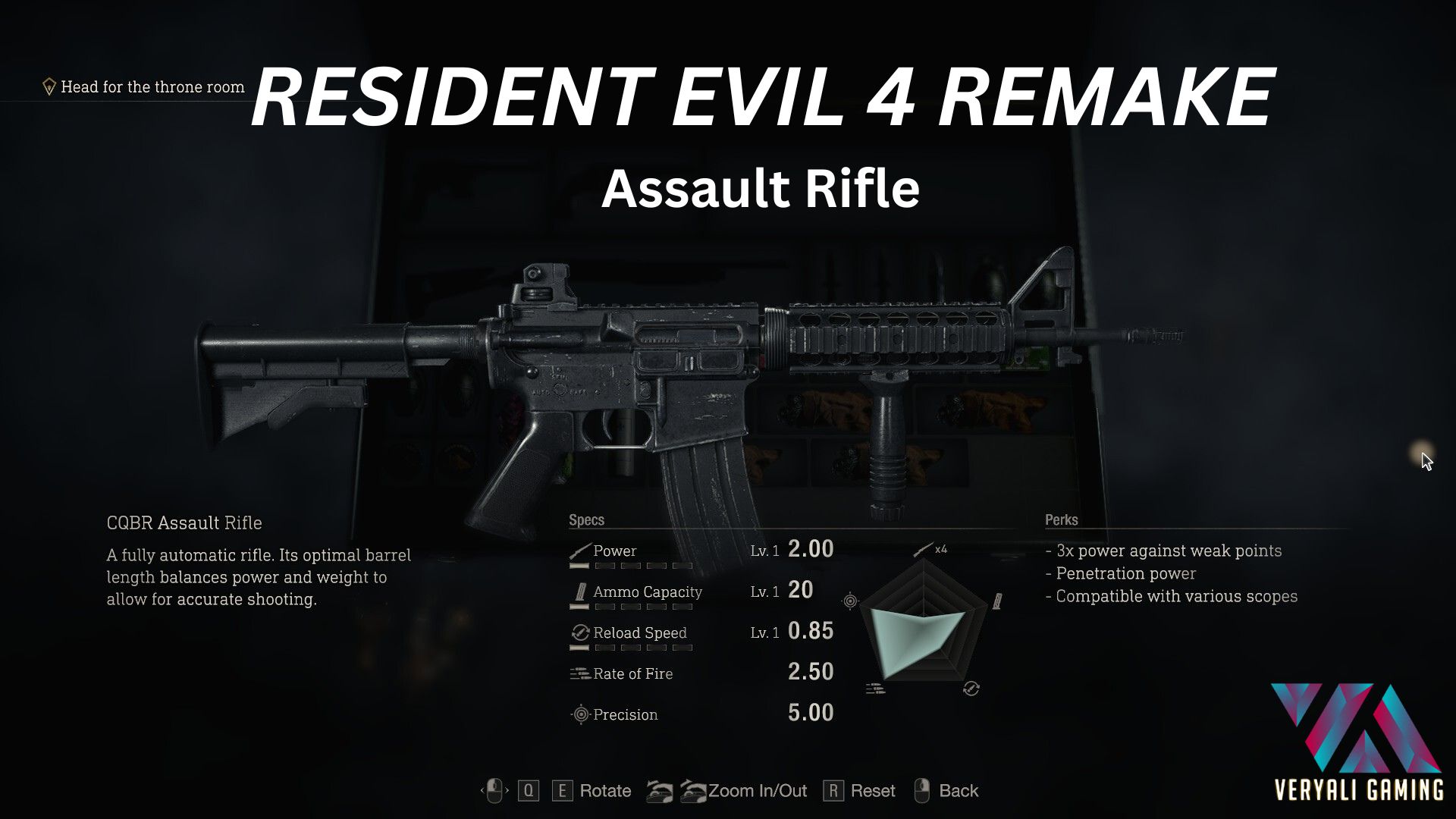Toggle weapon rotation with the Q key button

529,791
